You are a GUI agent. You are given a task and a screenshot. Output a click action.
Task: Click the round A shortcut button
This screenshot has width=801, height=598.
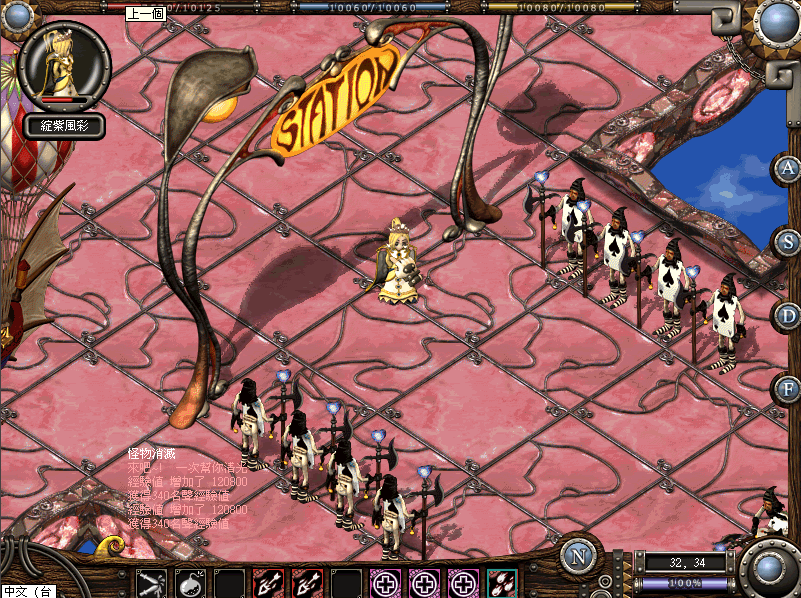(x=788, y=168)
